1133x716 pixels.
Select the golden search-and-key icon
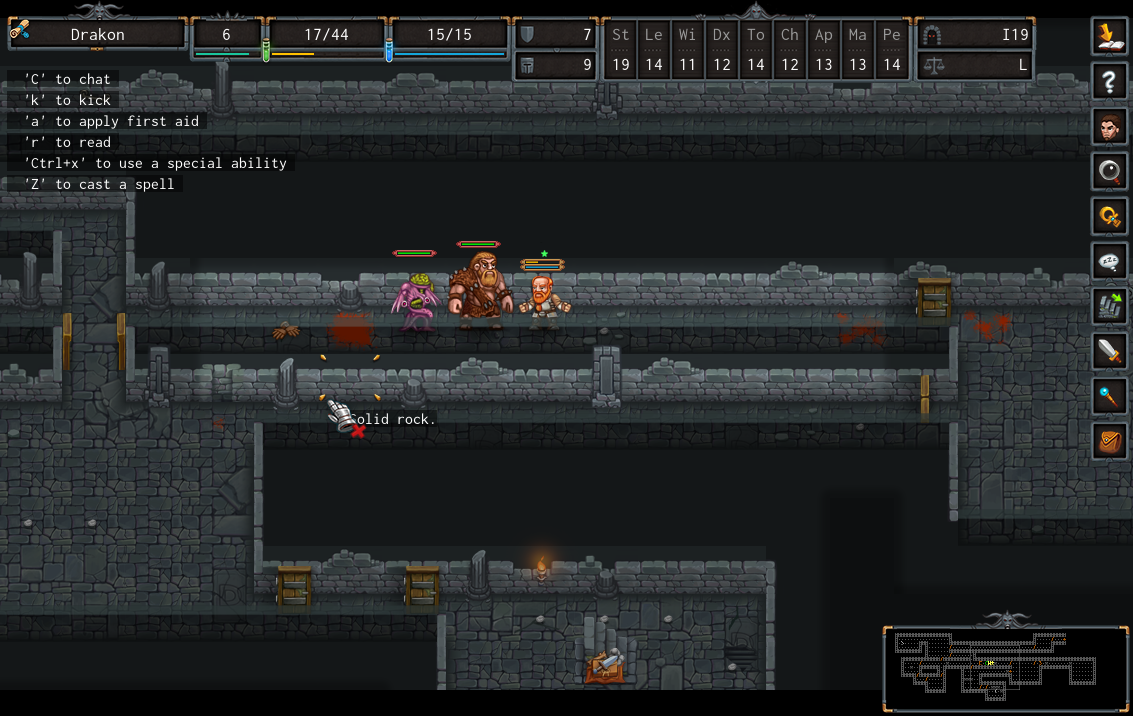tap(1109, 217)
